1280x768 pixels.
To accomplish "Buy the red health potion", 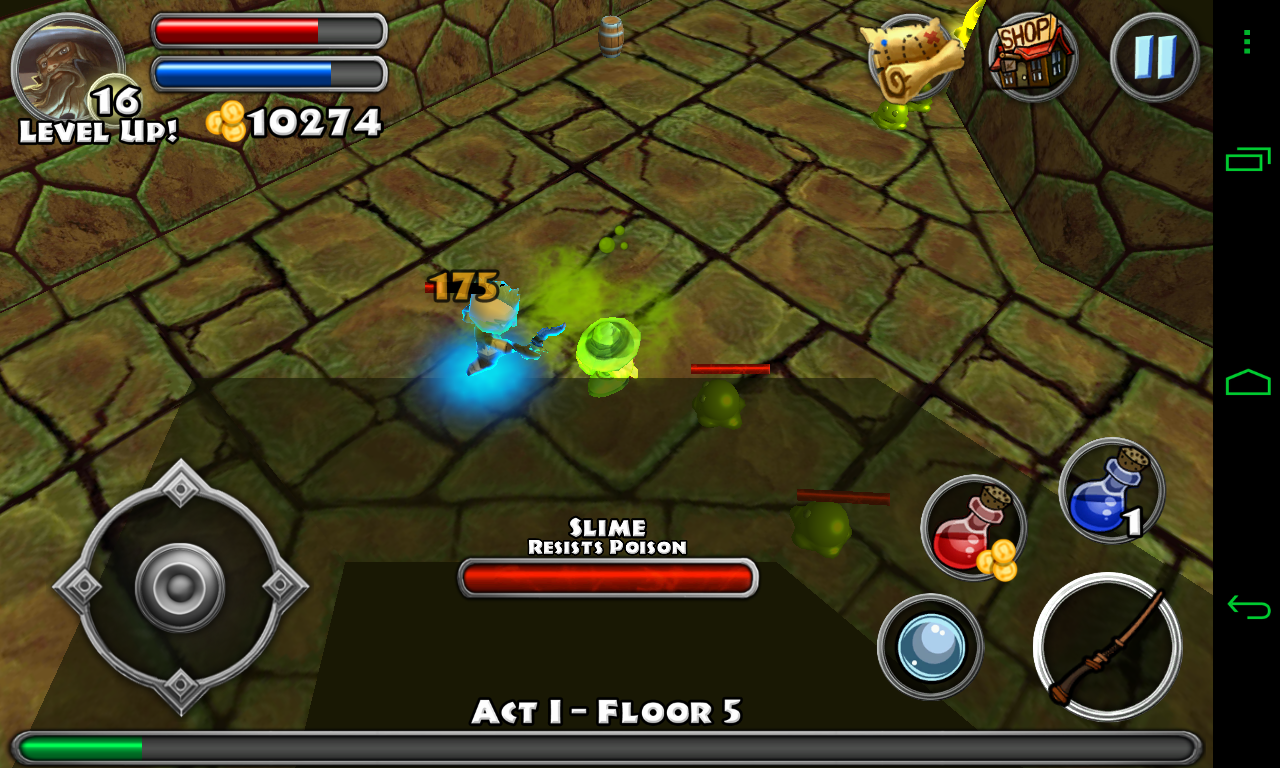I will [x=973, y=528].
